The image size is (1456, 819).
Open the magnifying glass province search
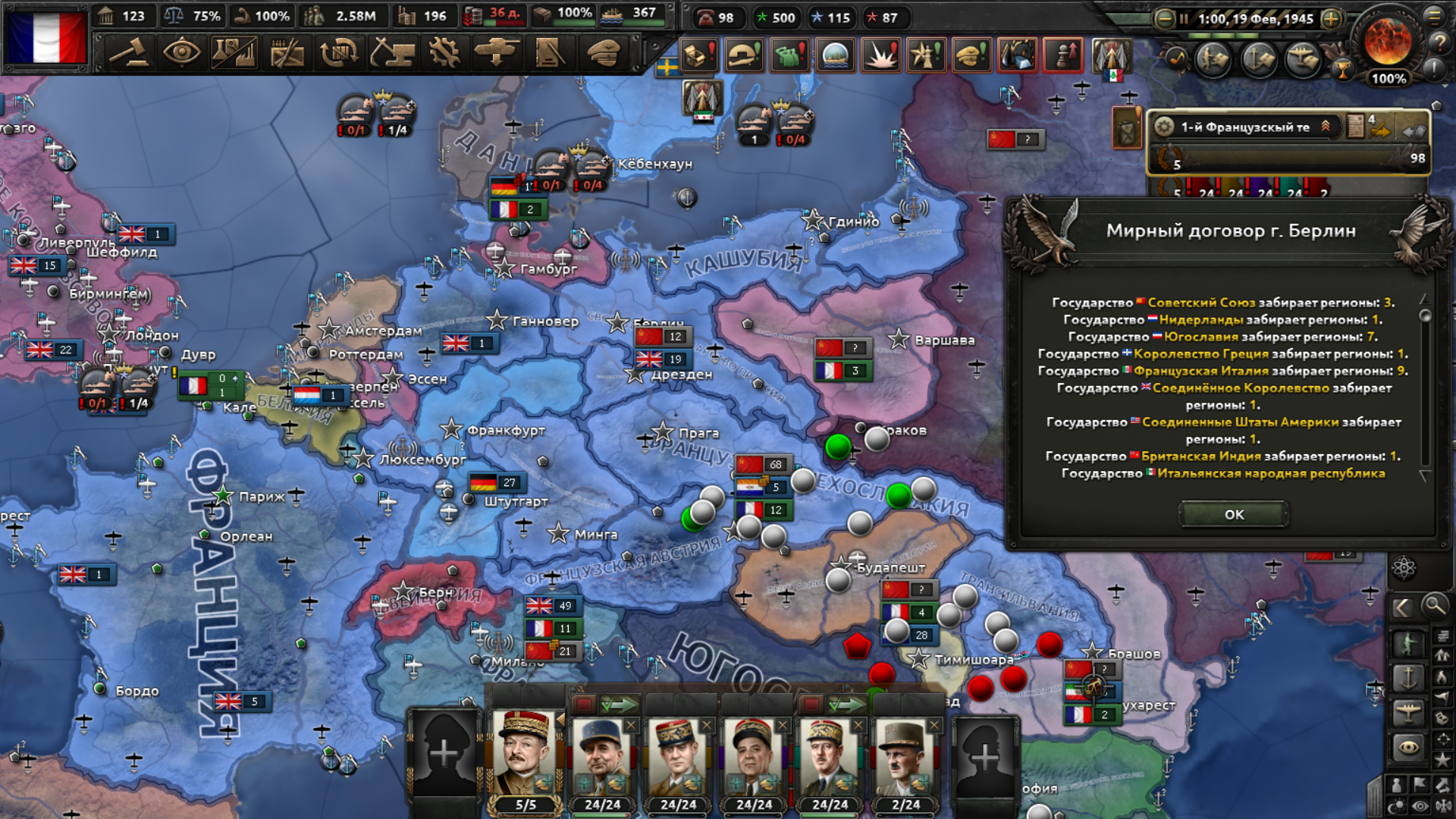[1435, 606]
